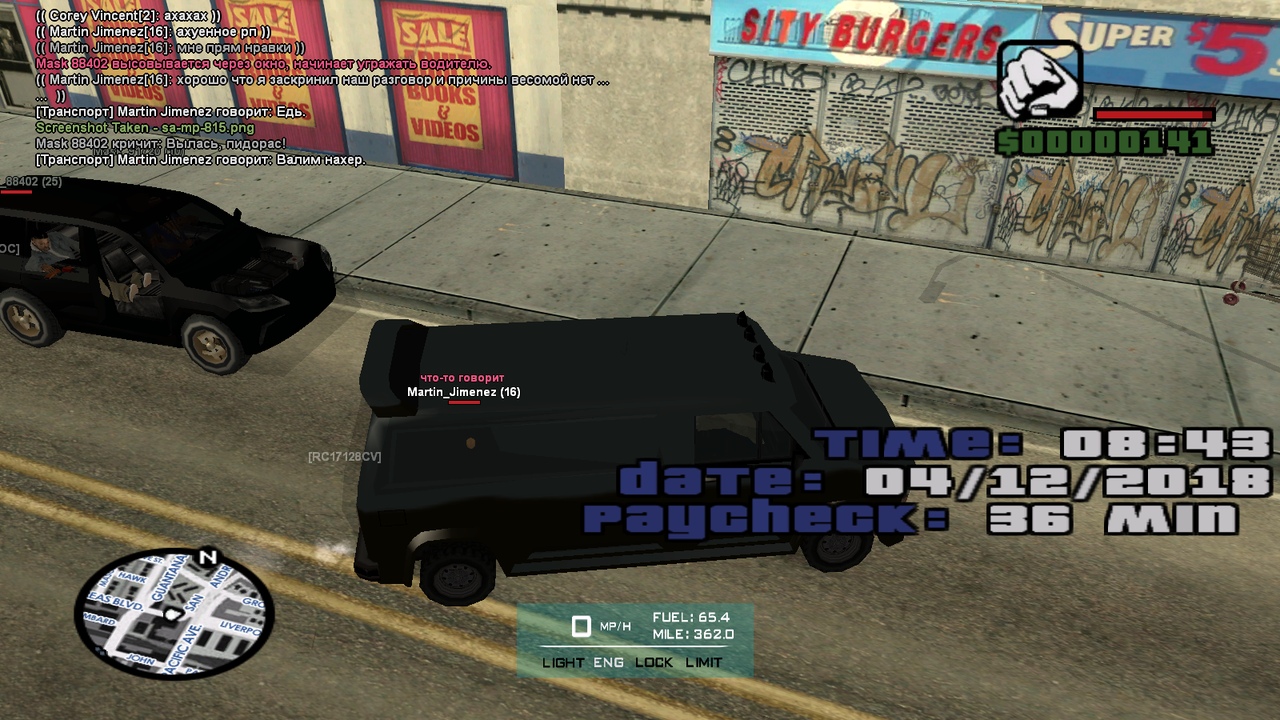Toggle the LOCK vehicle indicator

point(654,662)
